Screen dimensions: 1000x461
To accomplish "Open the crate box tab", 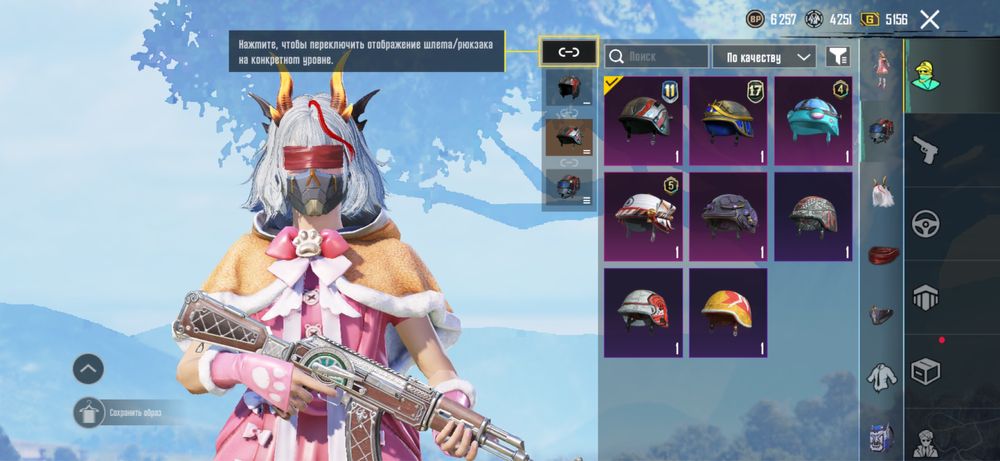I will [x=925, y=372].
